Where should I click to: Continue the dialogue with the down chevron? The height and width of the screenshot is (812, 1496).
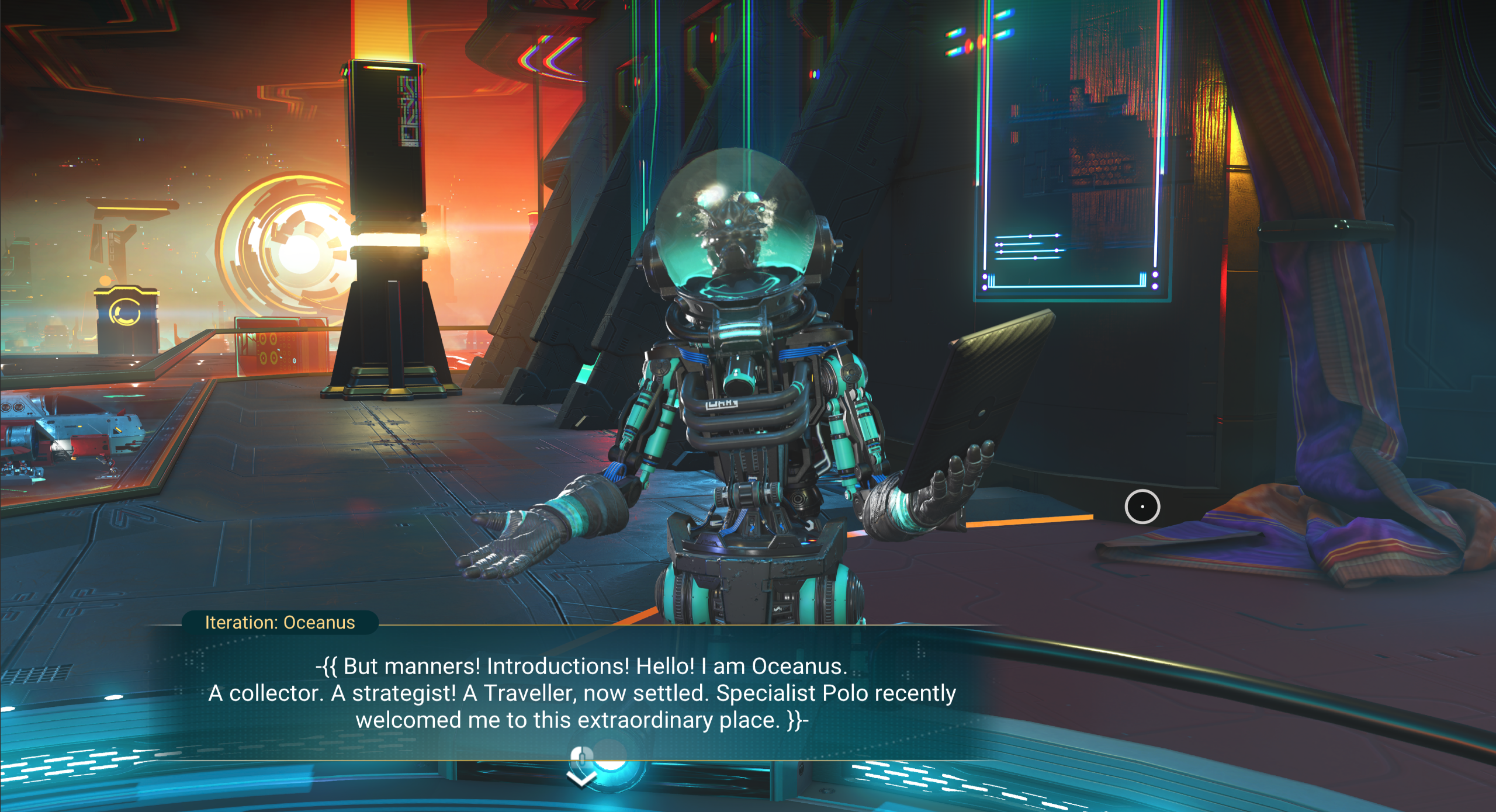click(581, 777)
